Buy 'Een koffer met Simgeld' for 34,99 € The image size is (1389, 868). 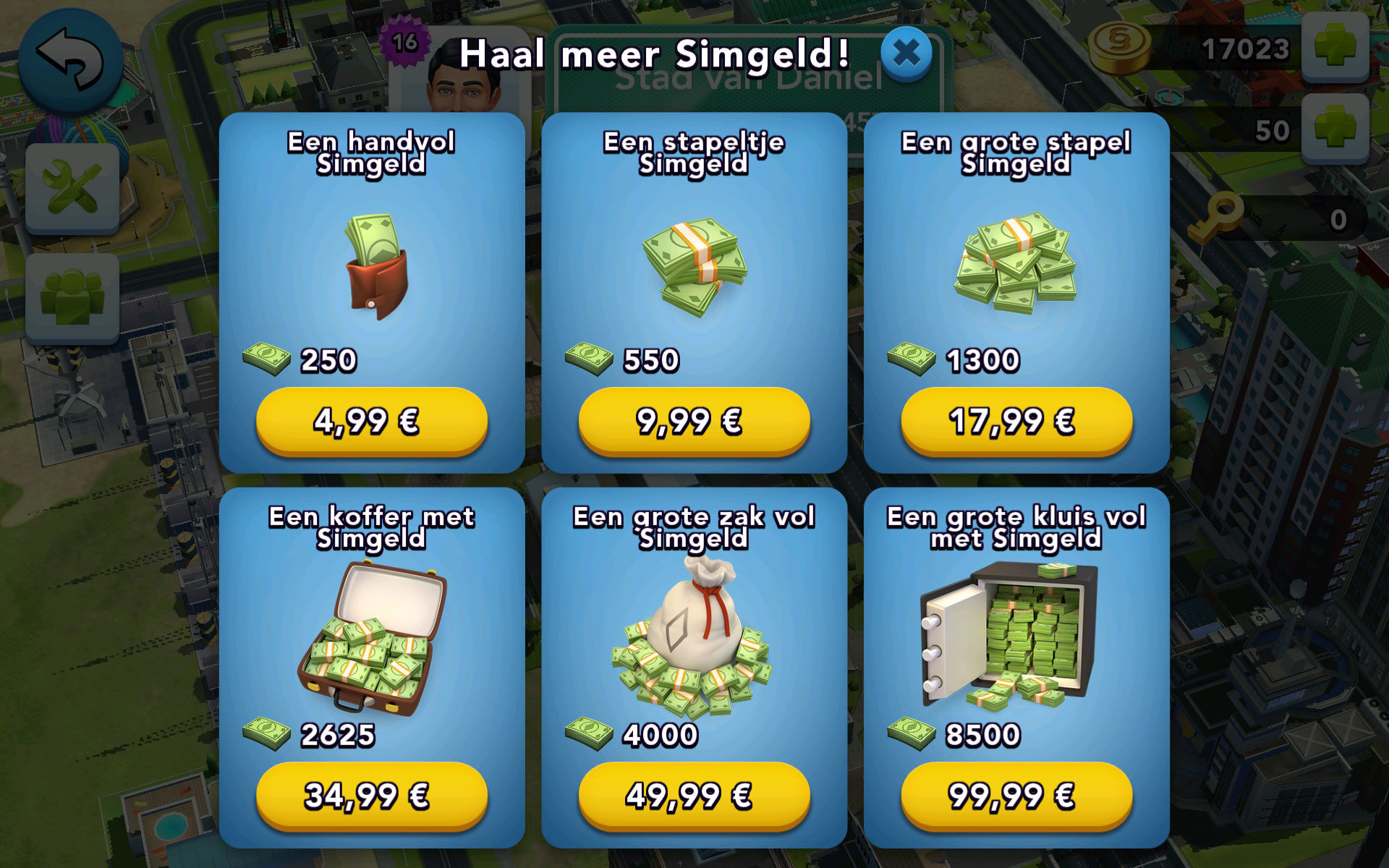coord(370,796)
